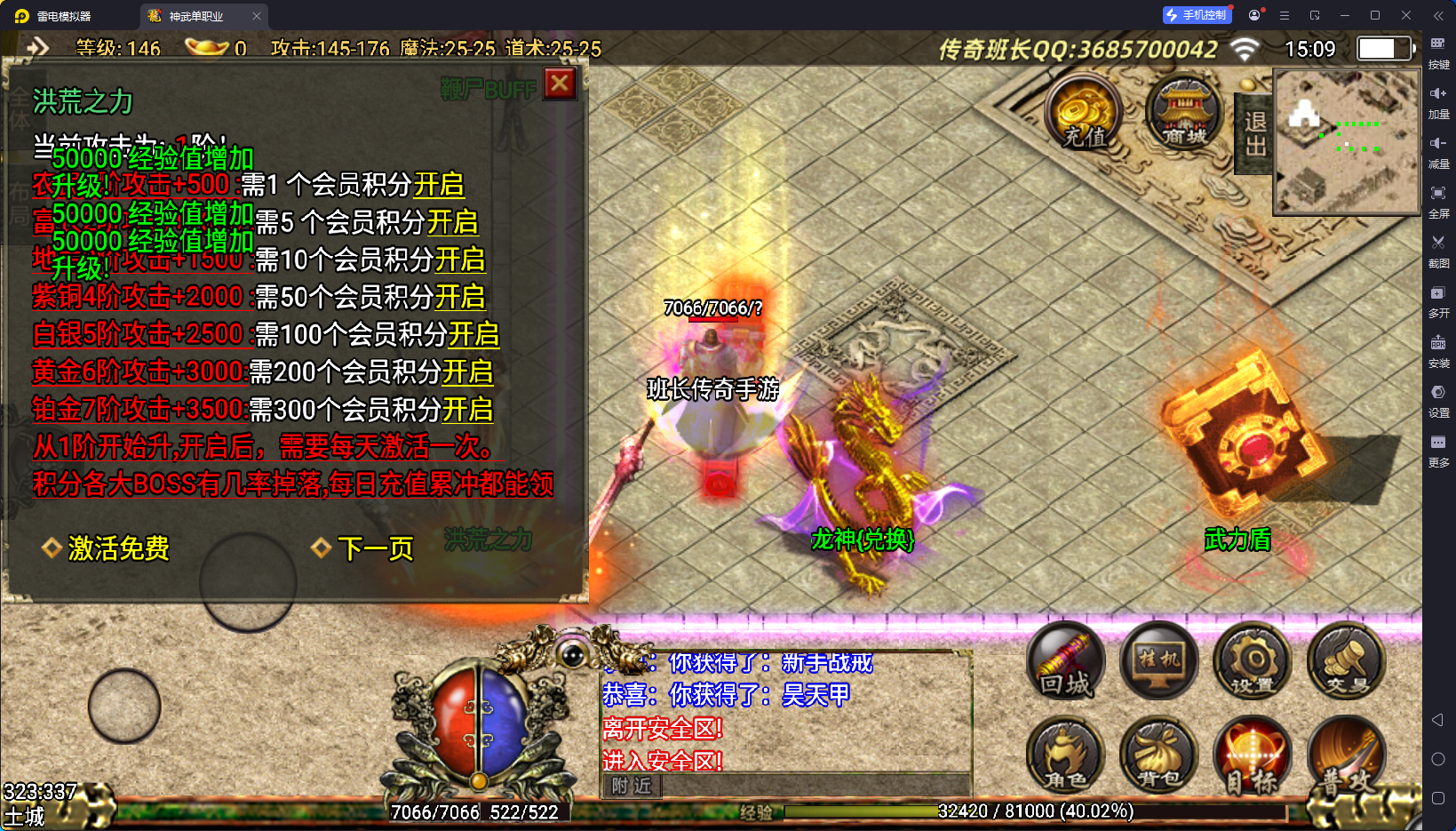
Task: Trigger the 普攻 normal attack icon
Action: [1346, 755]
